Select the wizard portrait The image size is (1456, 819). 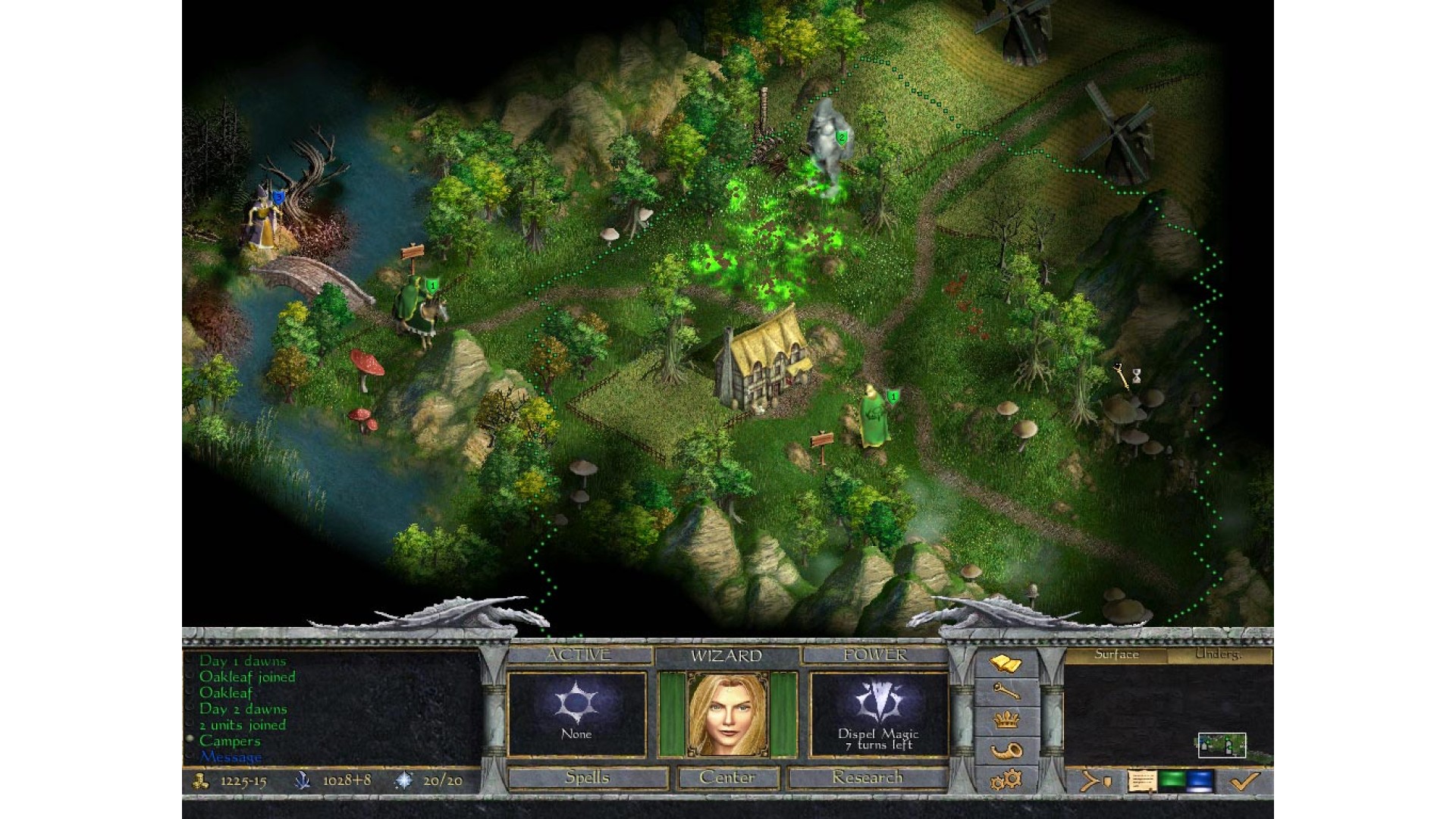pyautogui.click(x=727, y=714)
